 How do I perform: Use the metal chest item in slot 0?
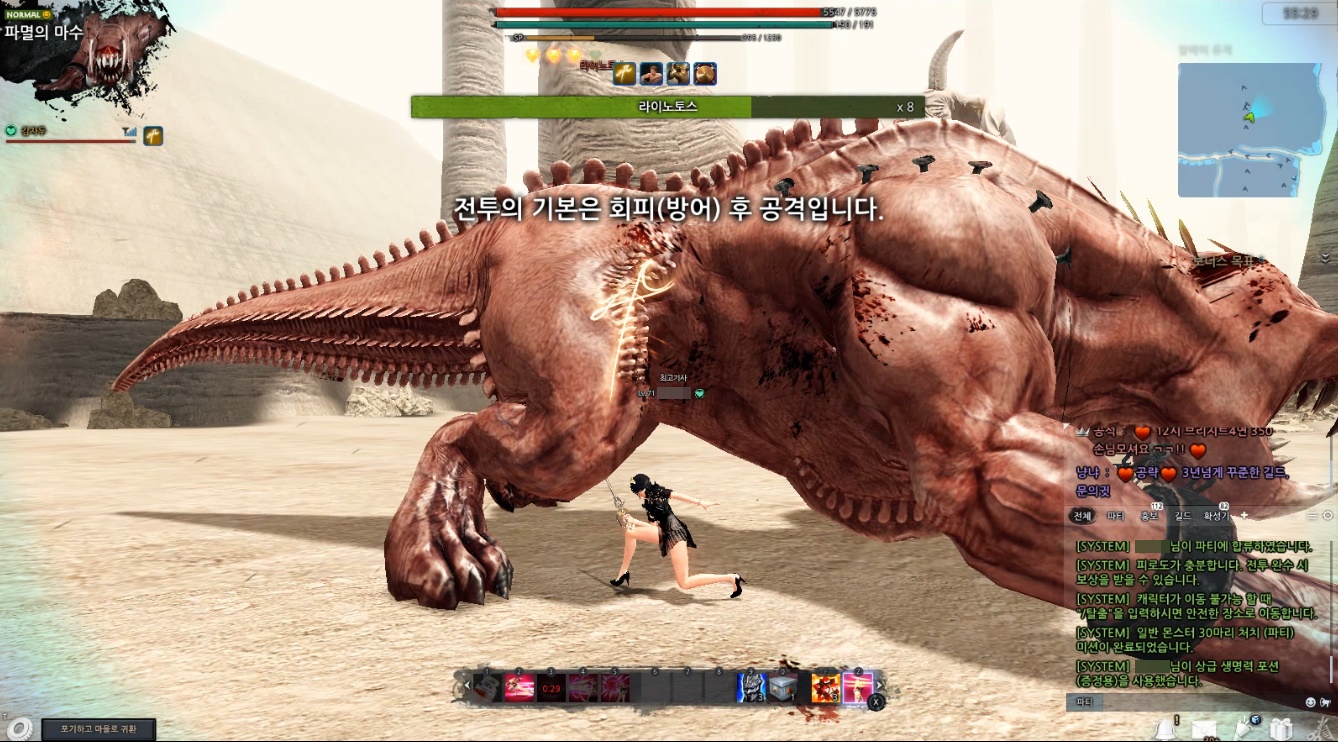[782, 688]
